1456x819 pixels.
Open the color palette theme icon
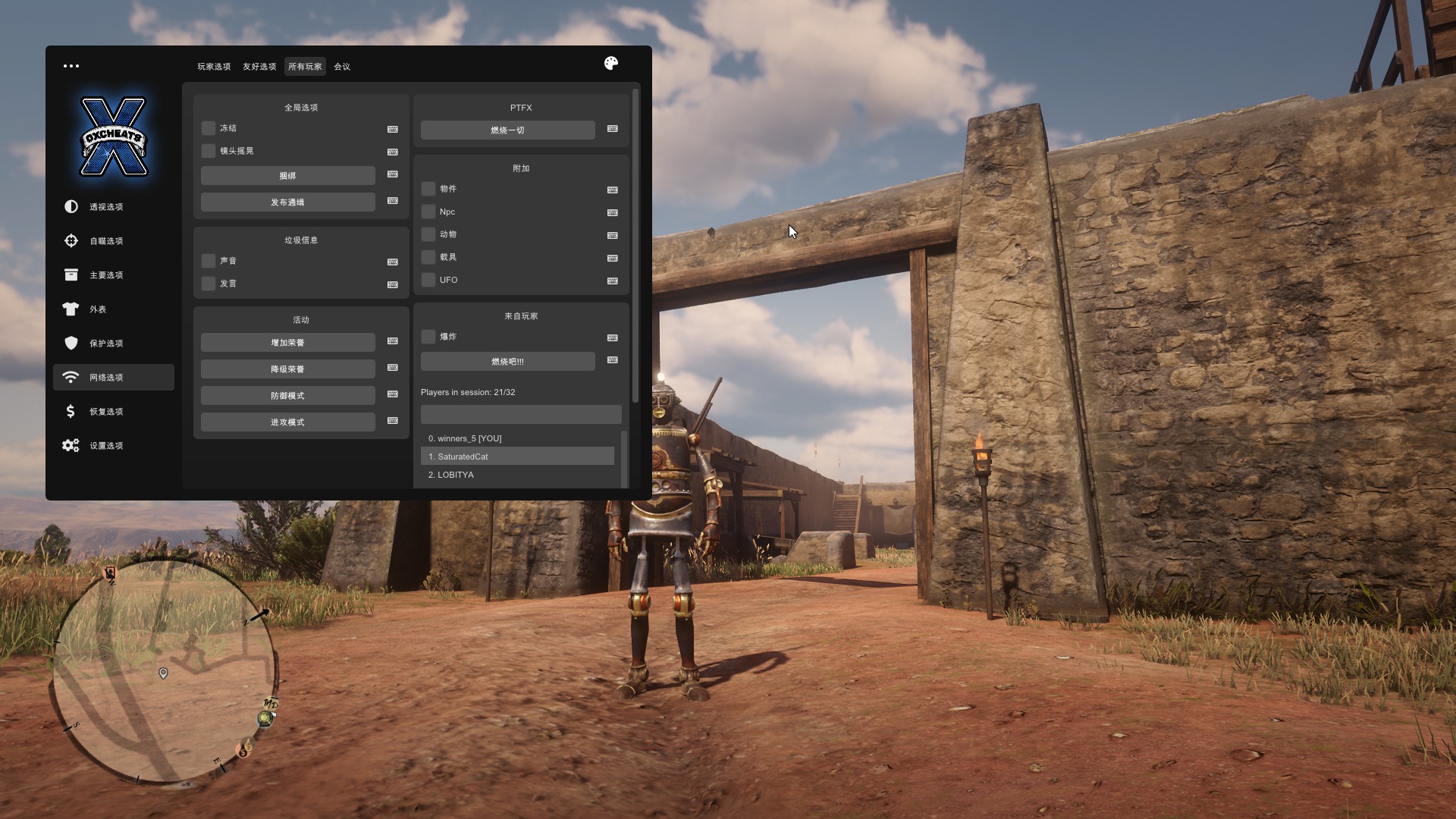(611, 64)
